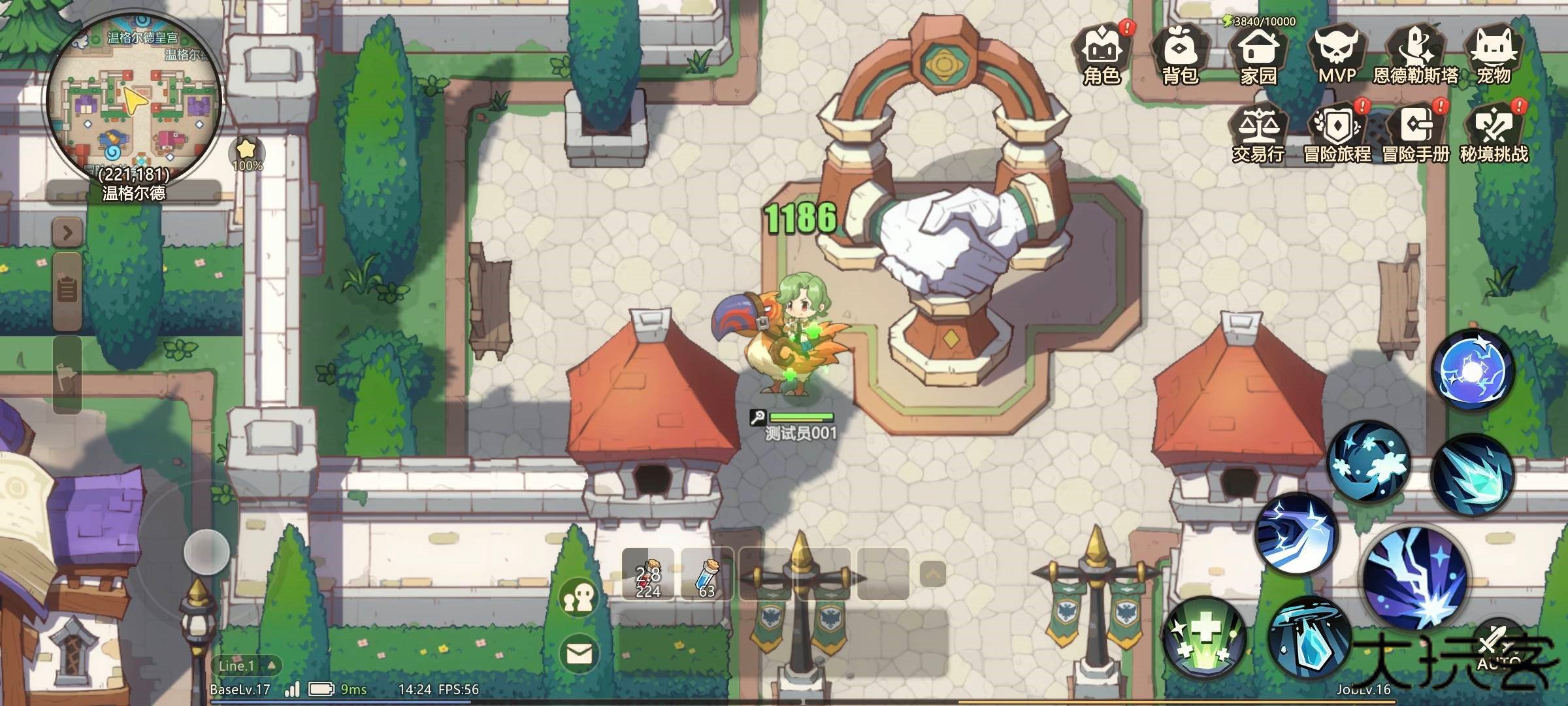Activate the green healing cross skill
This screenshot has height=706, width=1568.
click(1203, 637)
